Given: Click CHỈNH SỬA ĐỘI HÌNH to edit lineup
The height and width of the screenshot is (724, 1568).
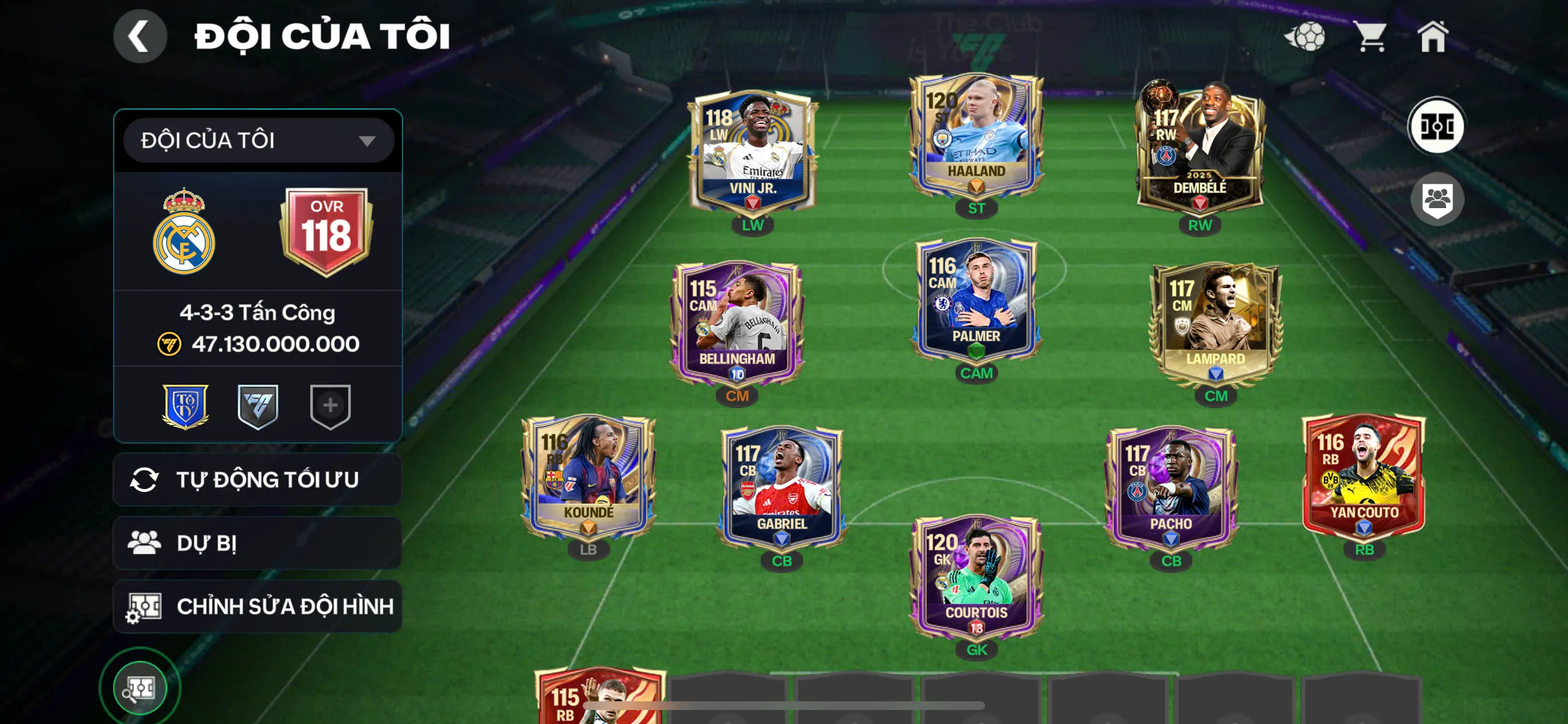Looking at the screenshot, I should coord(256,606).
